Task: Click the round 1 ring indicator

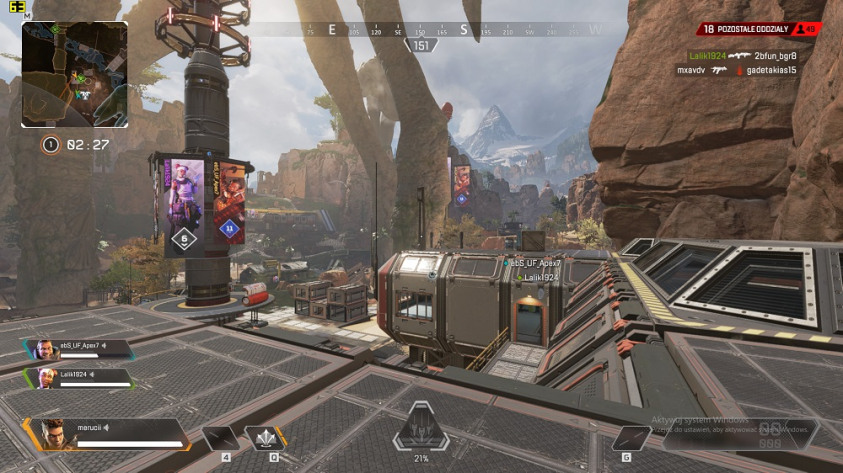Action: coord(49,145)
